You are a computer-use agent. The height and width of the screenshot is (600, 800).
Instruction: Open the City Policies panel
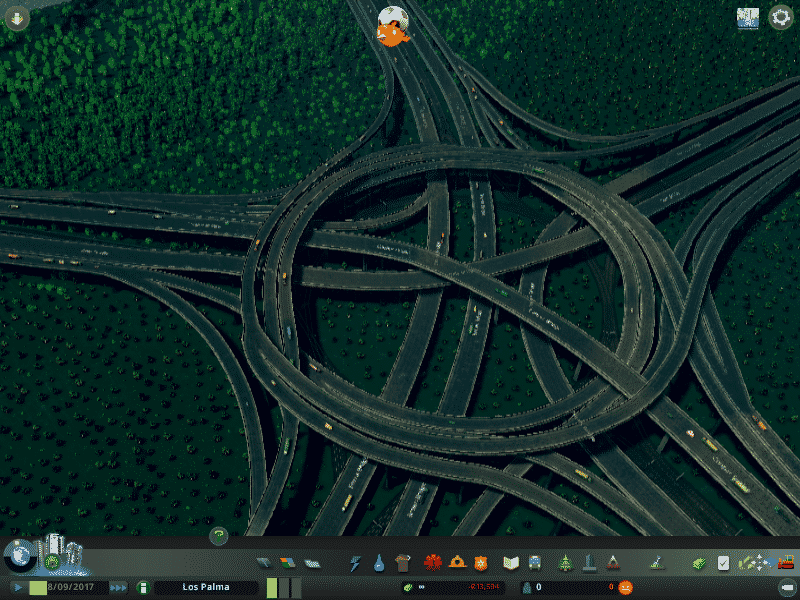point(724,563)
